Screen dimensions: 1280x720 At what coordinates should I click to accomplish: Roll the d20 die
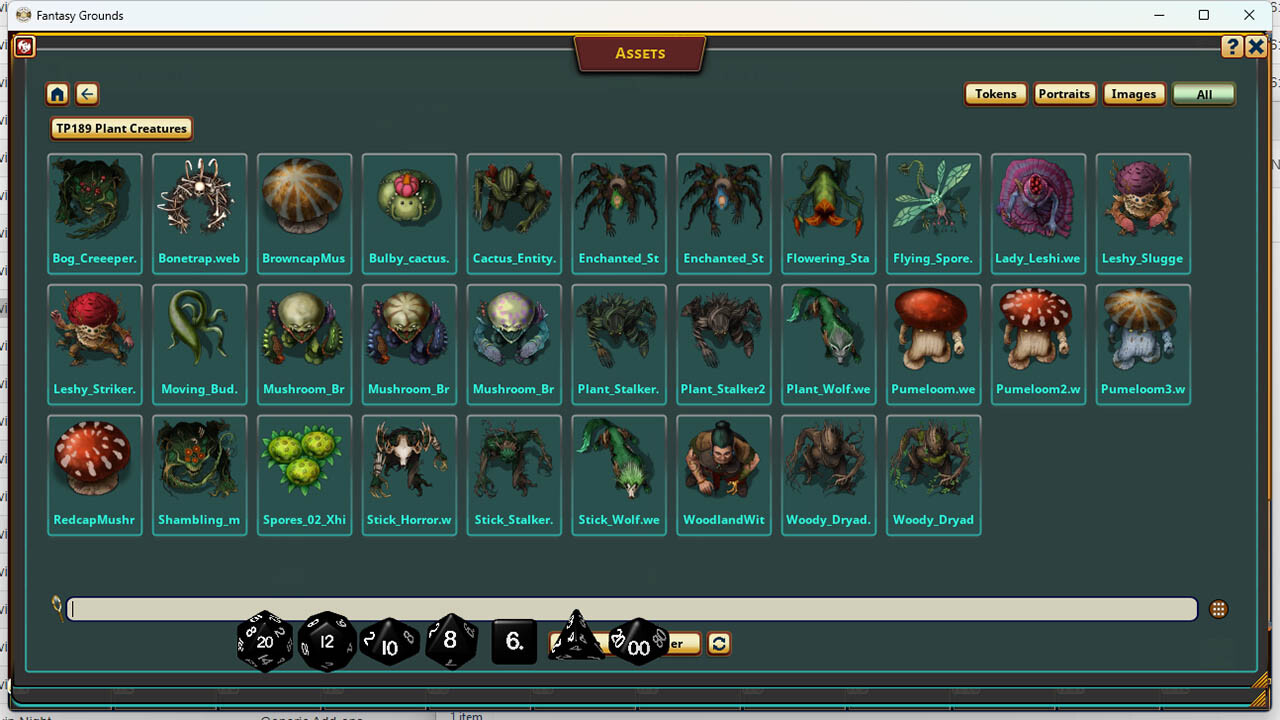tap(264, 641)
